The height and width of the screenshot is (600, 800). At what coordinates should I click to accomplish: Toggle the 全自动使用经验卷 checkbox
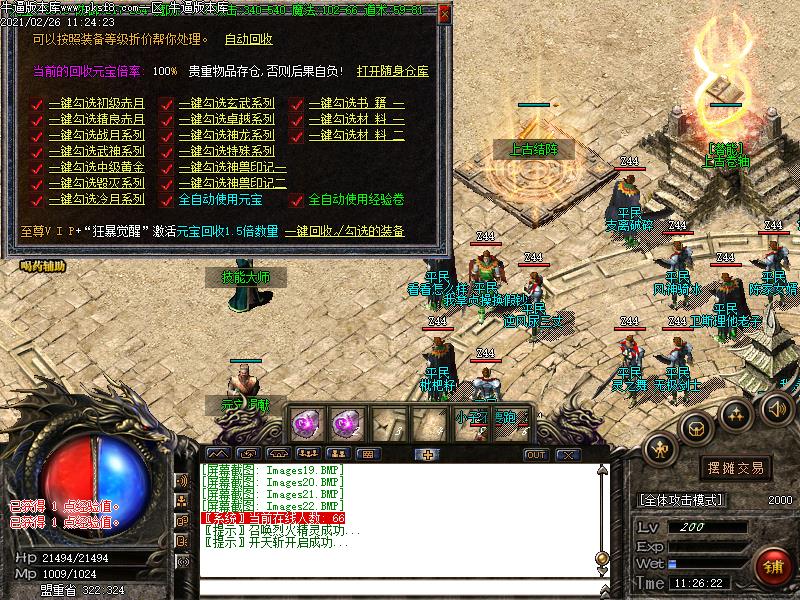pos(297,200)
